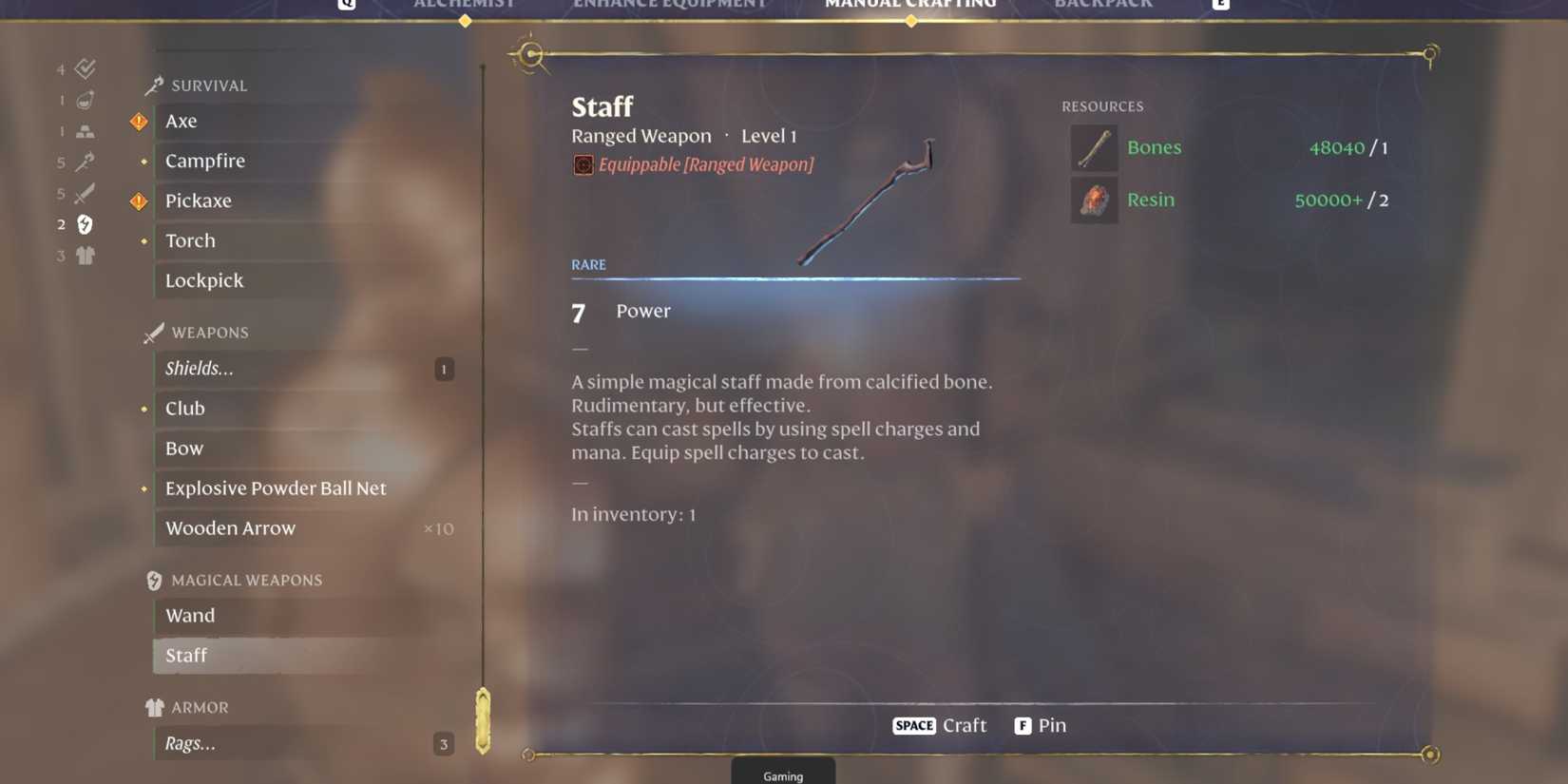The image size is (1568, 784).
Task: Pin the Staff recipe
Action: (x=1041, y=725)
